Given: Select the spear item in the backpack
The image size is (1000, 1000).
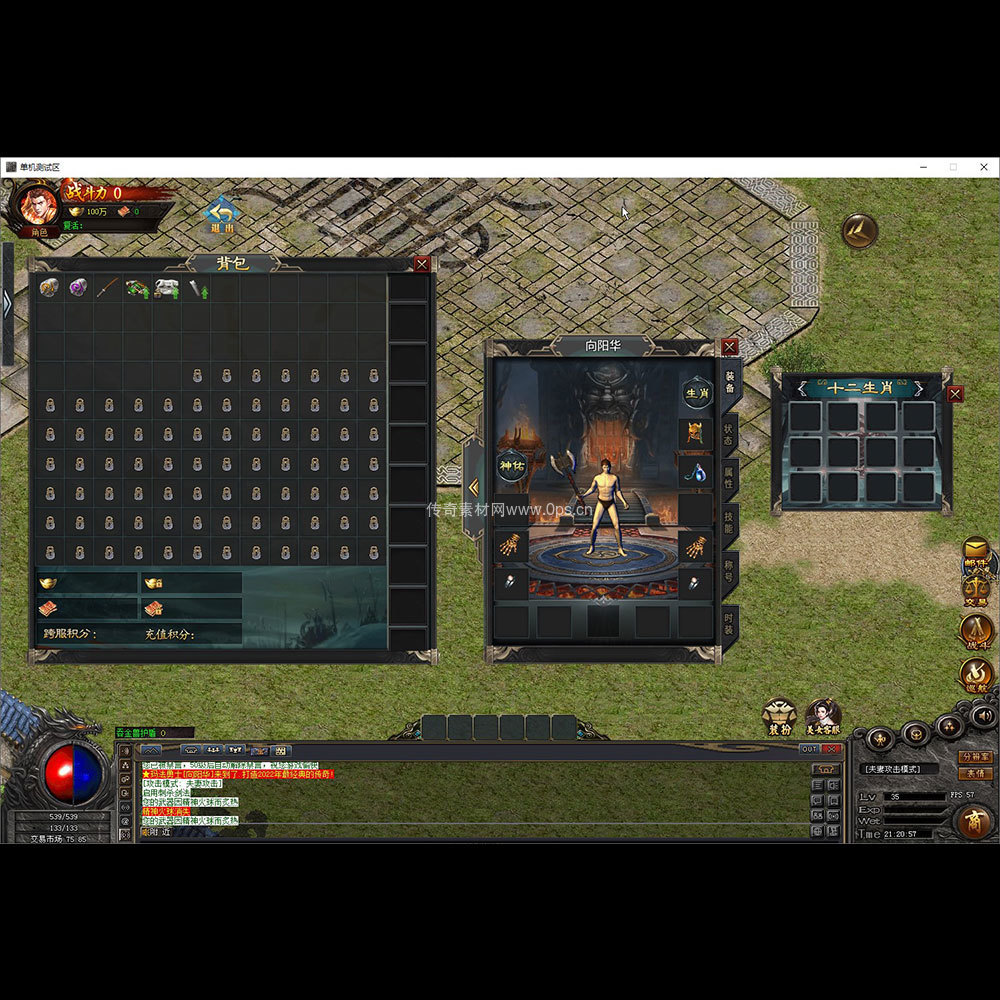Looking at the screenshot, I should coord(107,288).
